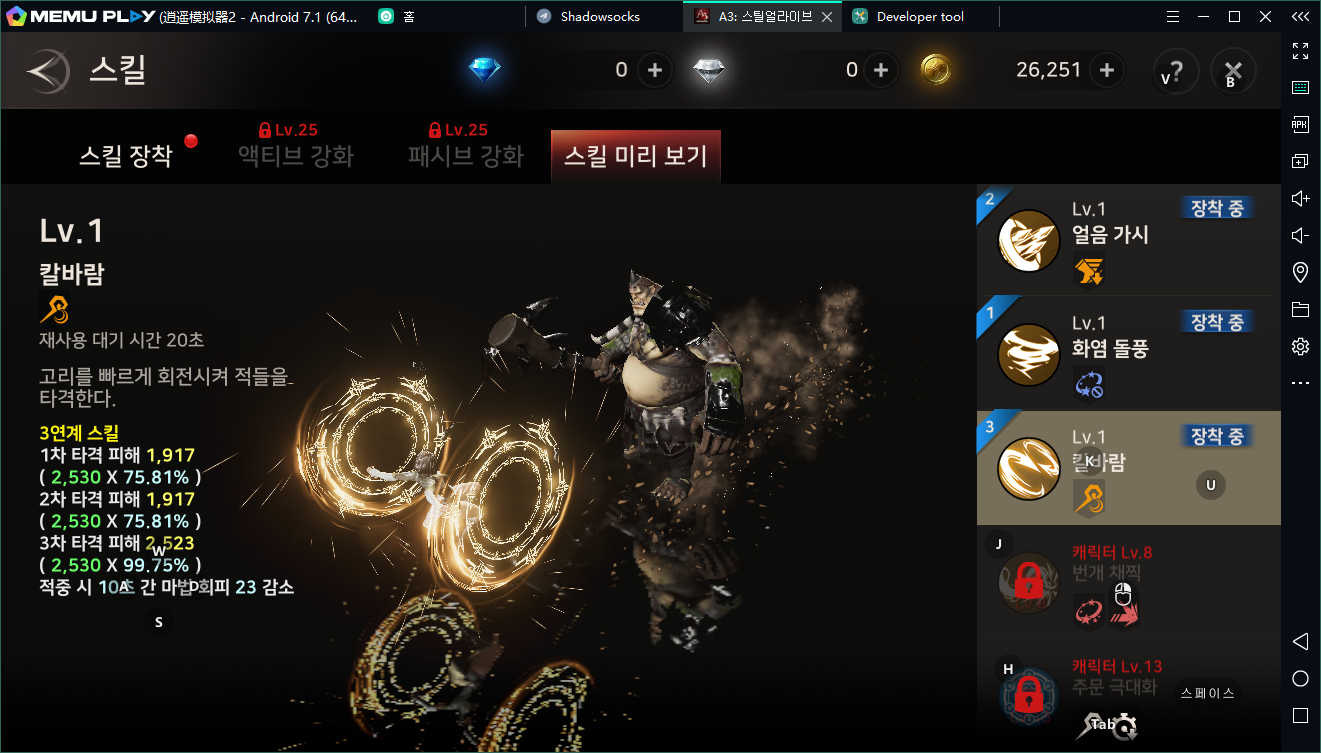Raise volume with the volume up icon
The height and width of the screenshot is (753, 1321).
1299,198
